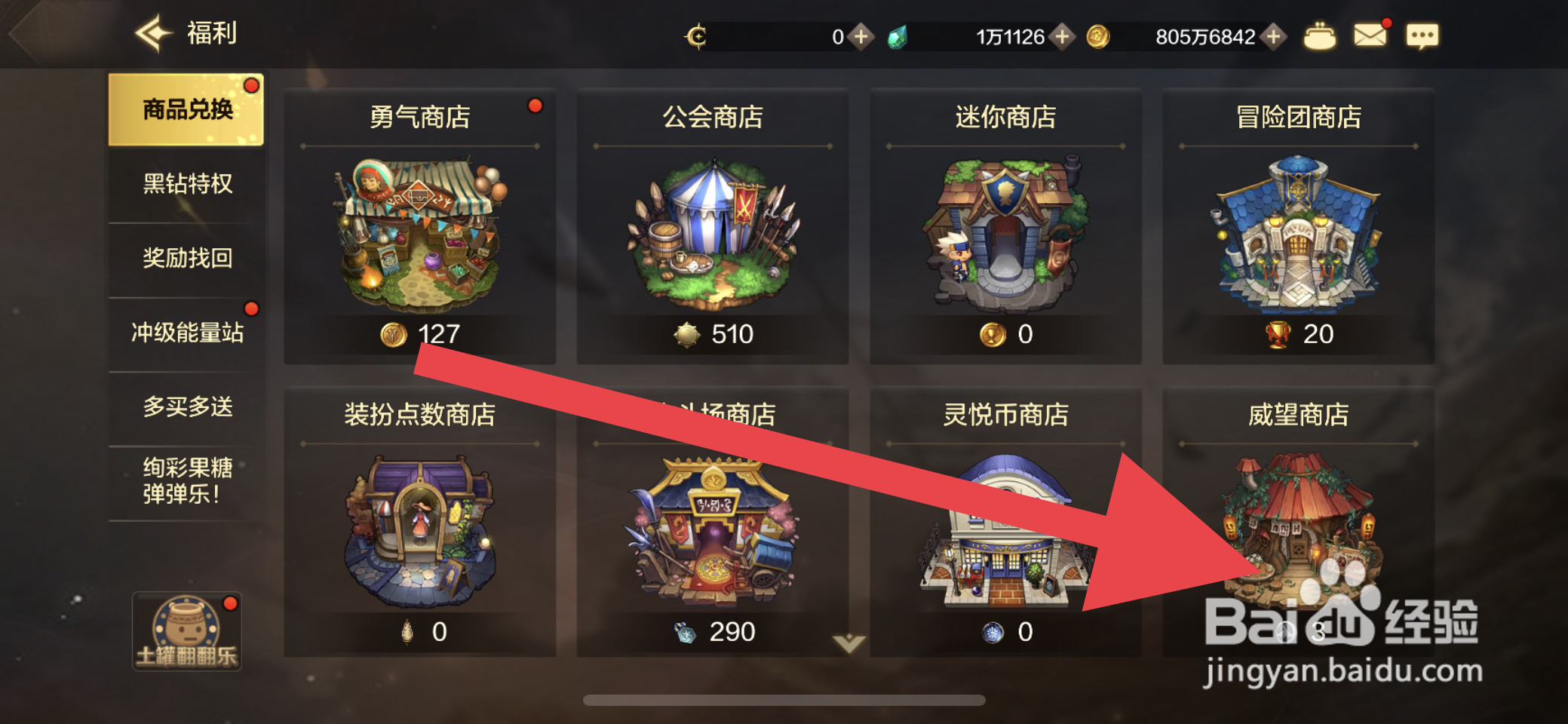
Task: Open the 绚彩果糖弹弹乐 tab
Action: [187, 483]
